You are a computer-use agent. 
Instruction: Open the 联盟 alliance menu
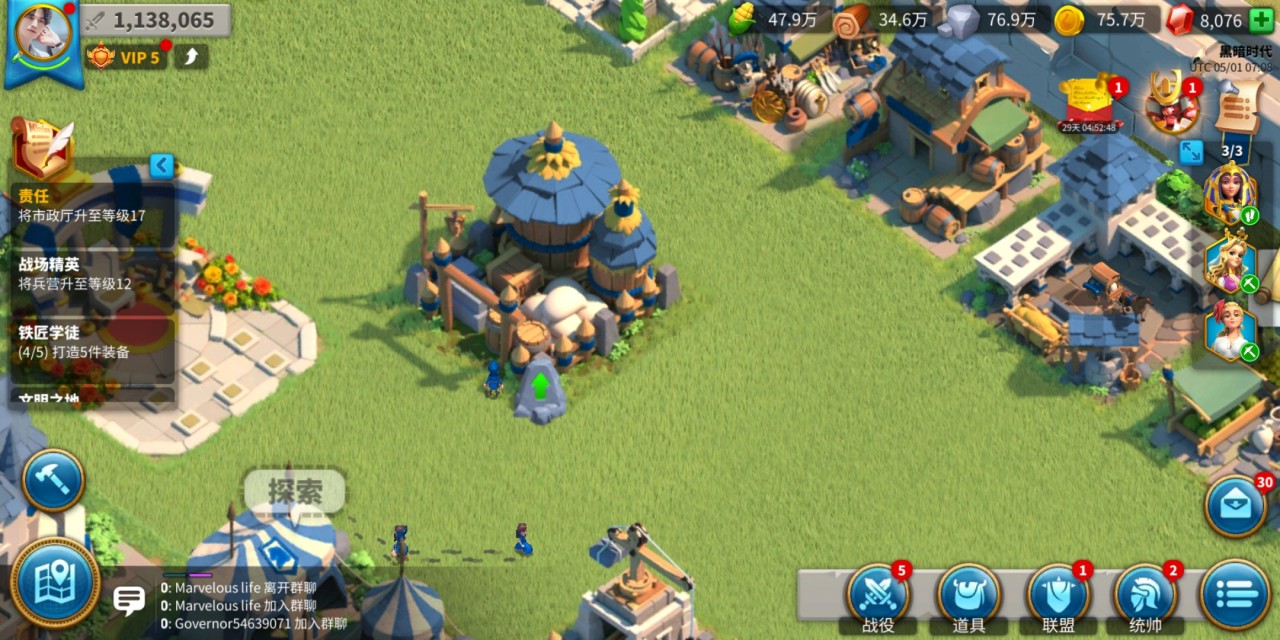pyautogui.click(x=1058, y=597)
